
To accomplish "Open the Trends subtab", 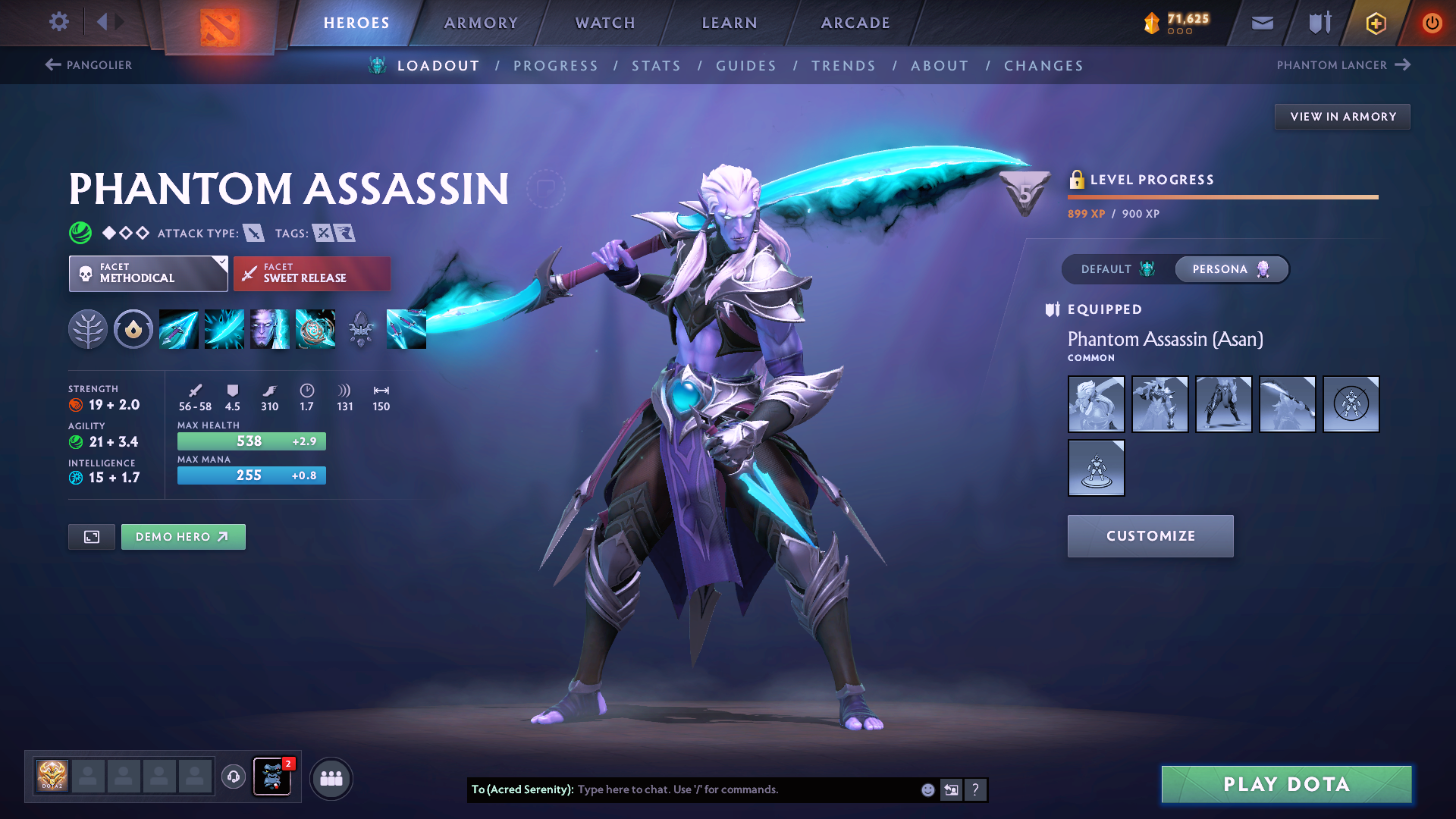I will [x=843, y=66].
